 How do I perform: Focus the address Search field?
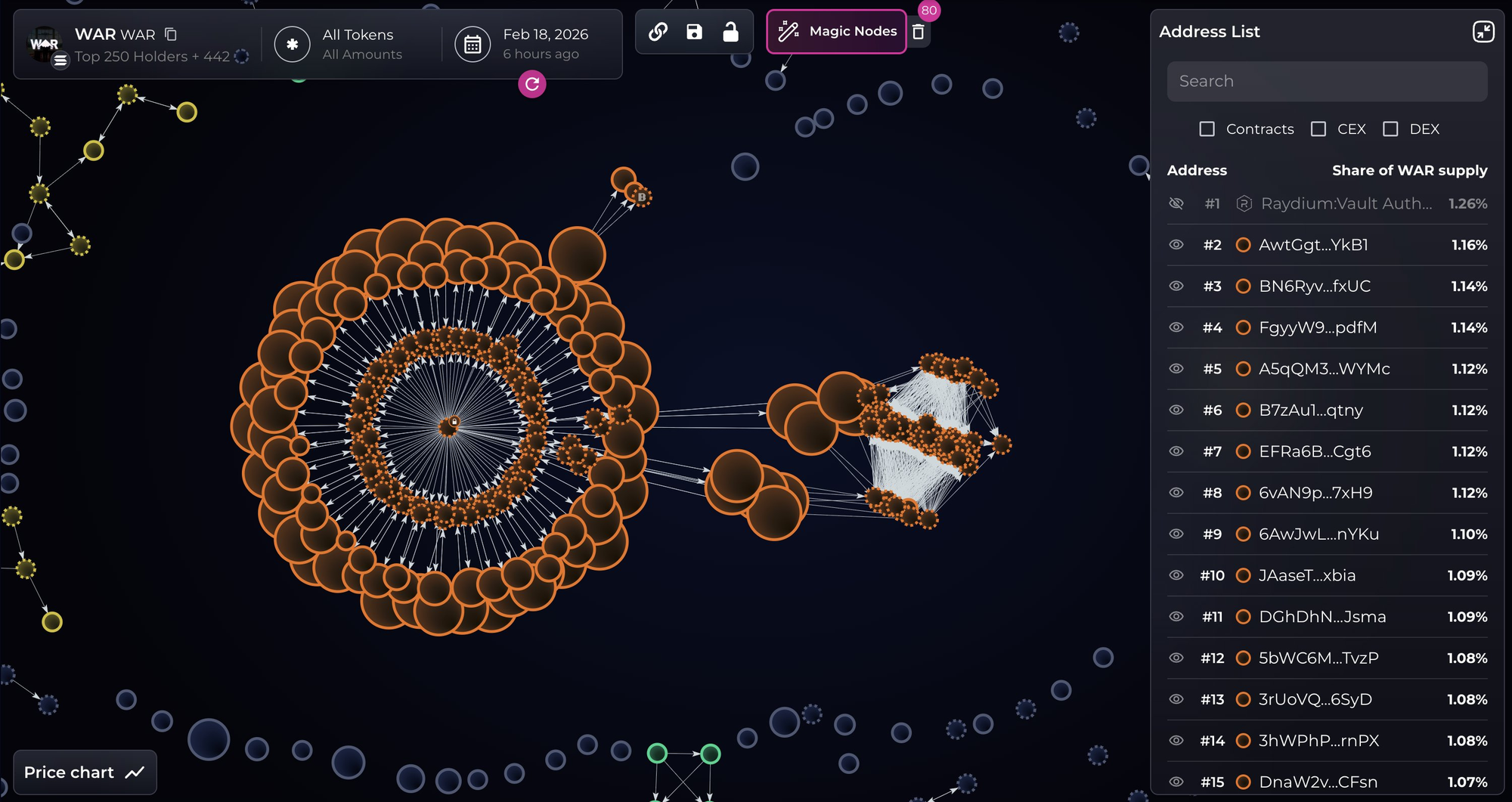pos(1327,82)
